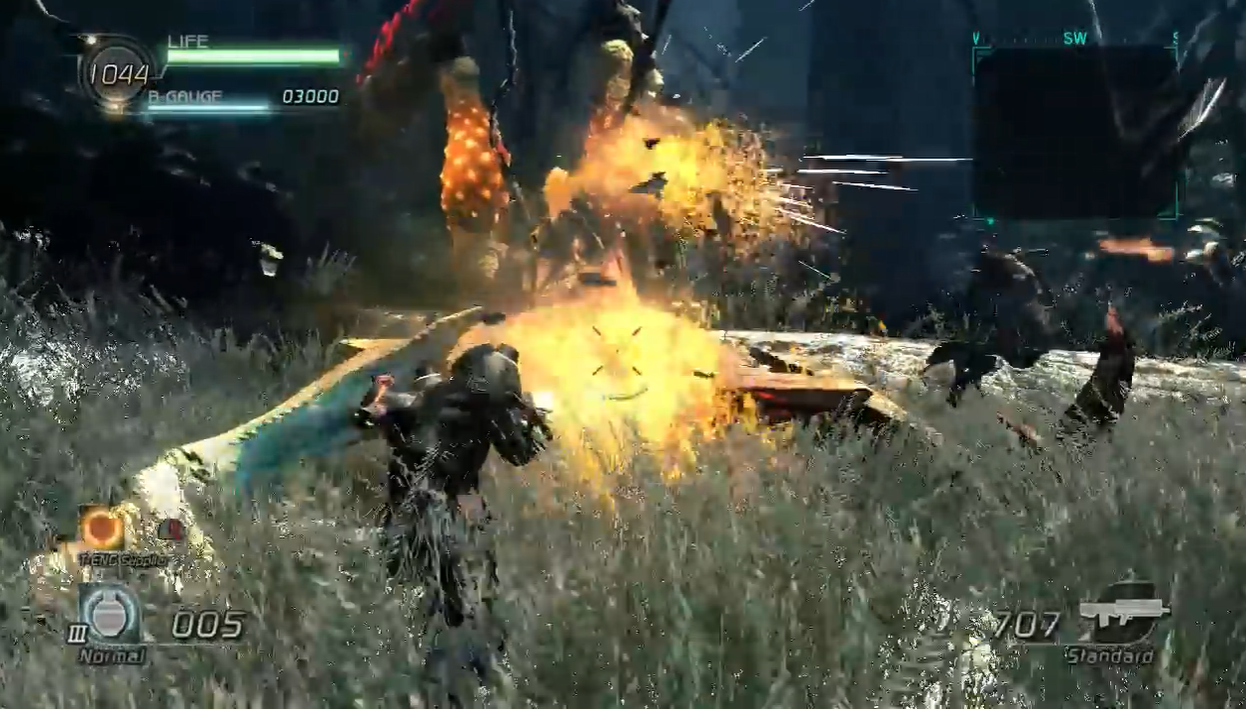This screenshot has height=709, width=1246.
Task: Select the Normal grenade icon
Action: click(x=110, y=615)
